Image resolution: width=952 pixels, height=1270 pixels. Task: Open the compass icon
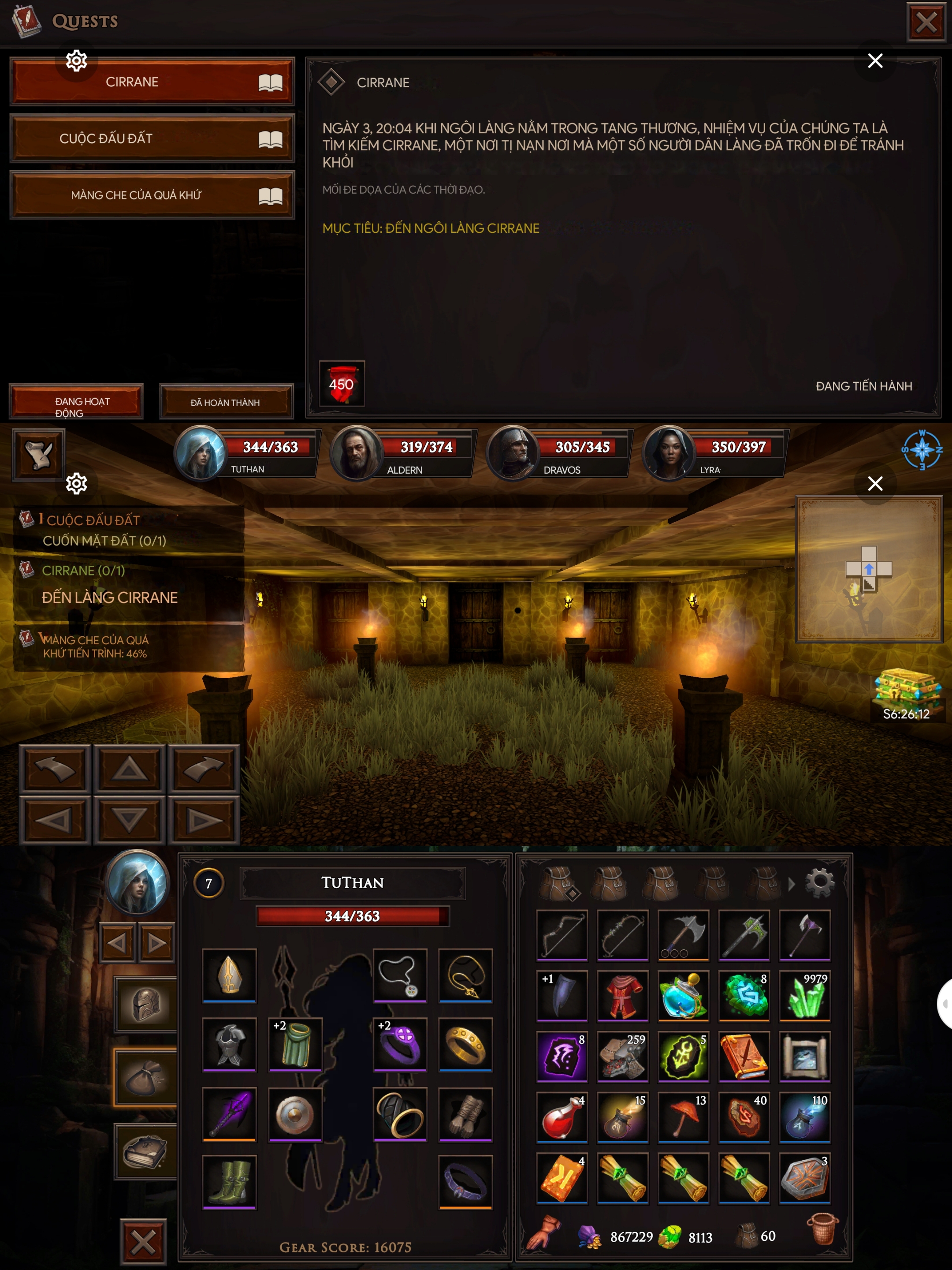click(922, 449)
